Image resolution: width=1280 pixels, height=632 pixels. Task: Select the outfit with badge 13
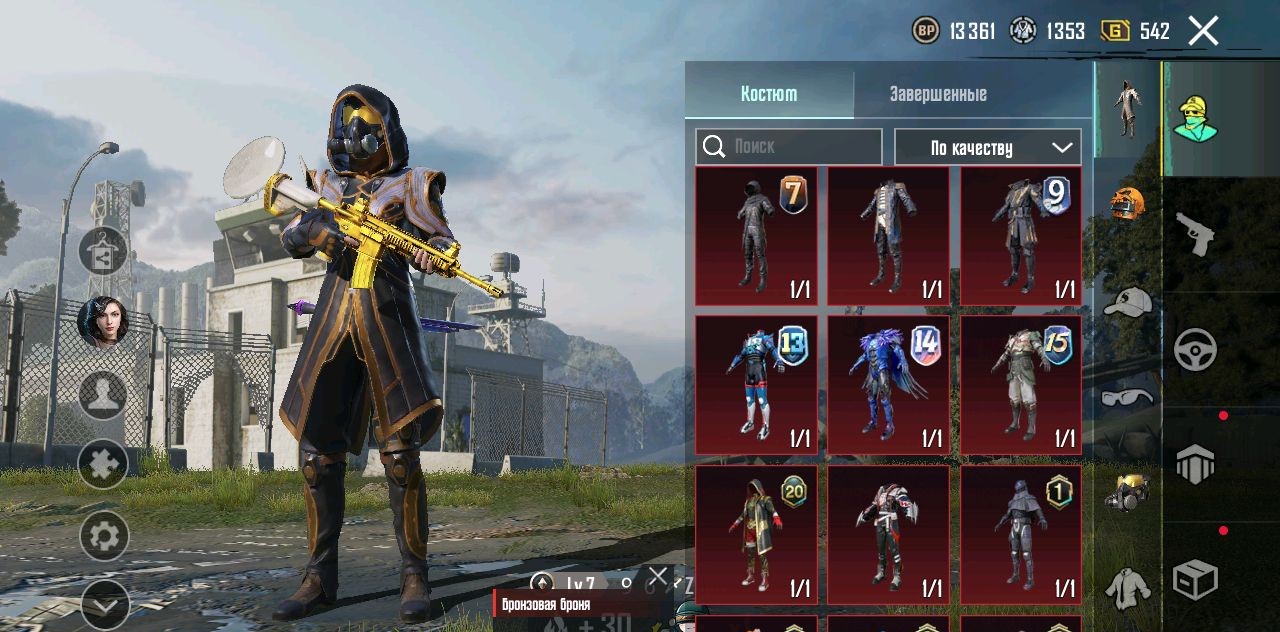tap(756, 385)
